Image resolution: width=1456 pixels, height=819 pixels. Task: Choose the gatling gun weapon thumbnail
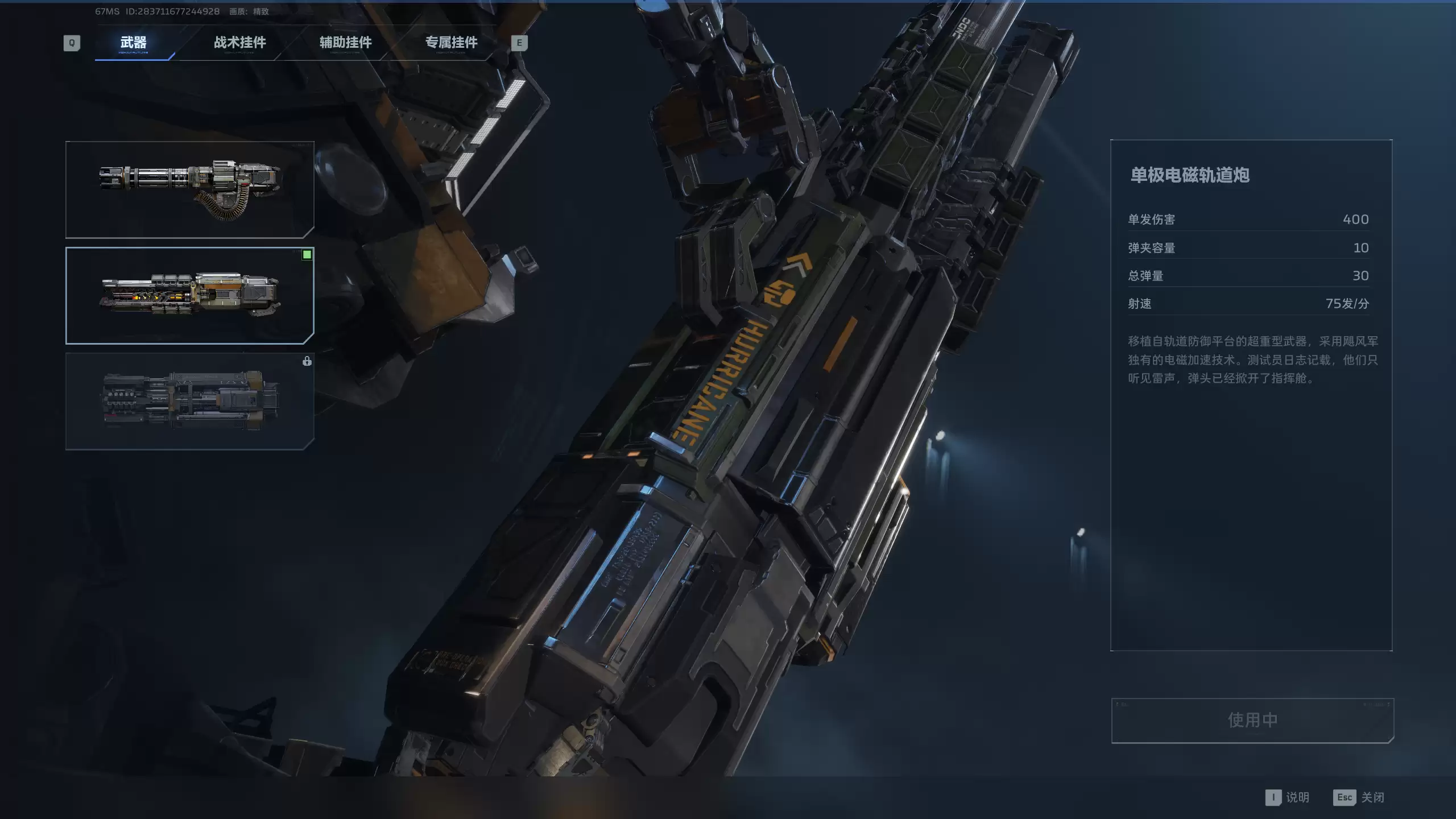189,189
